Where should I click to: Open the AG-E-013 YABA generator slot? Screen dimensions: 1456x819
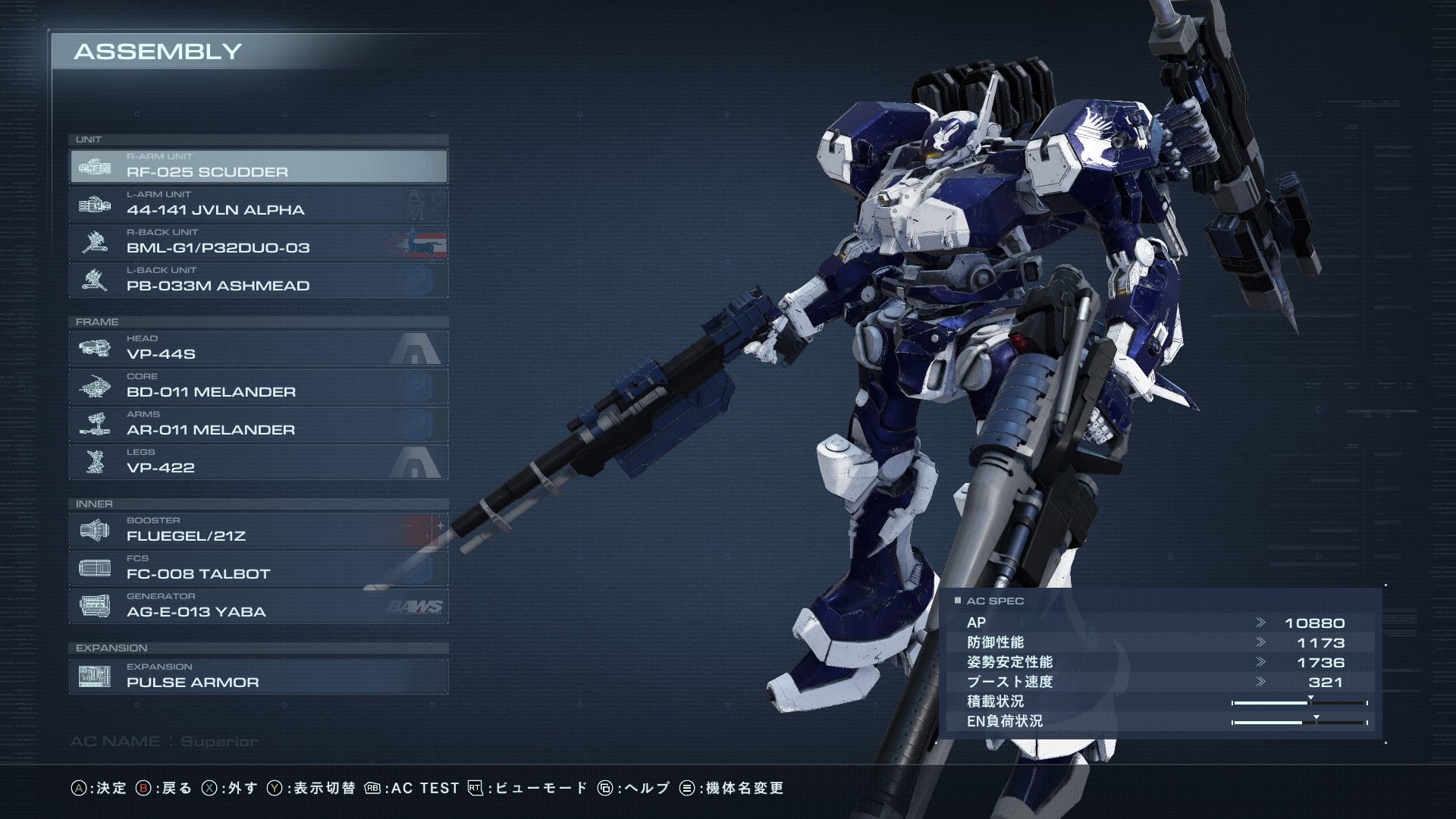click(x=258, y=606)
